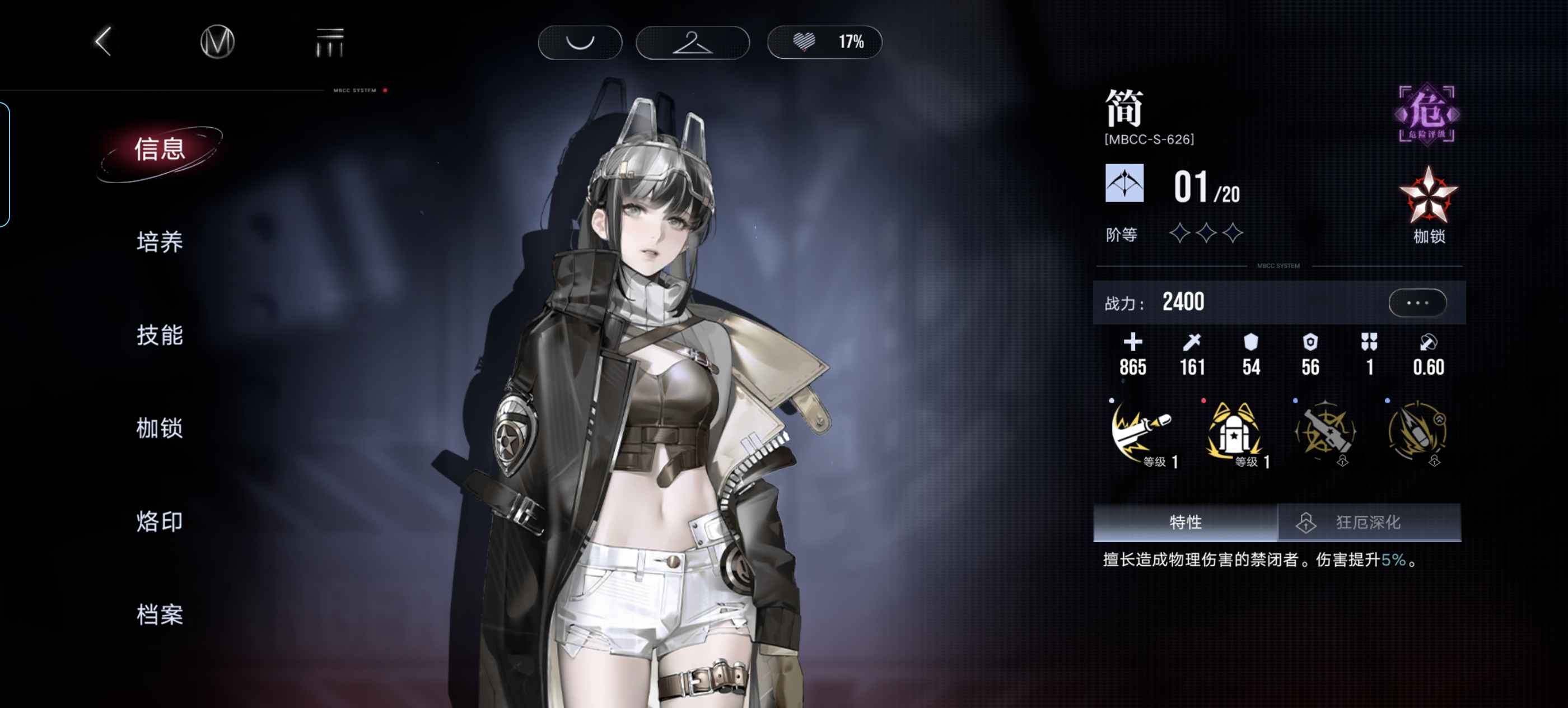1568x708 pixels.
Task: Expand stat details with the ellipsis button
Action: [1417, 302]
